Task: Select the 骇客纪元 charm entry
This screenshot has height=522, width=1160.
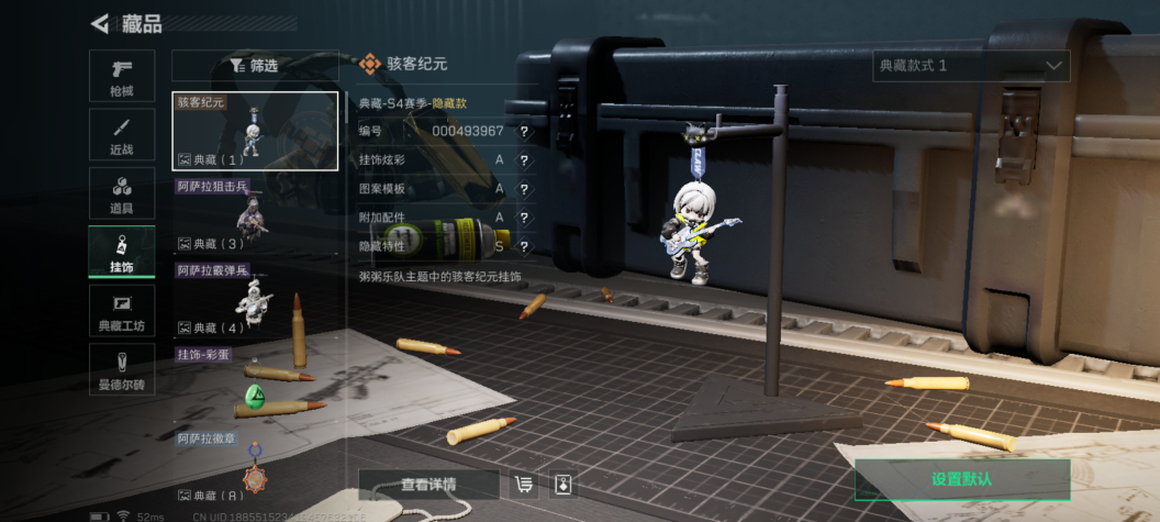Action: click(255, 131)
